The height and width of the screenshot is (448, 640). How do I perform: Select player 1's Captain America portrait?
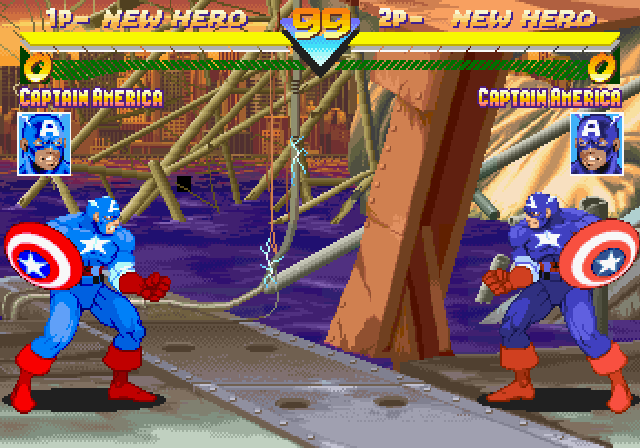[x=44, y=144]
